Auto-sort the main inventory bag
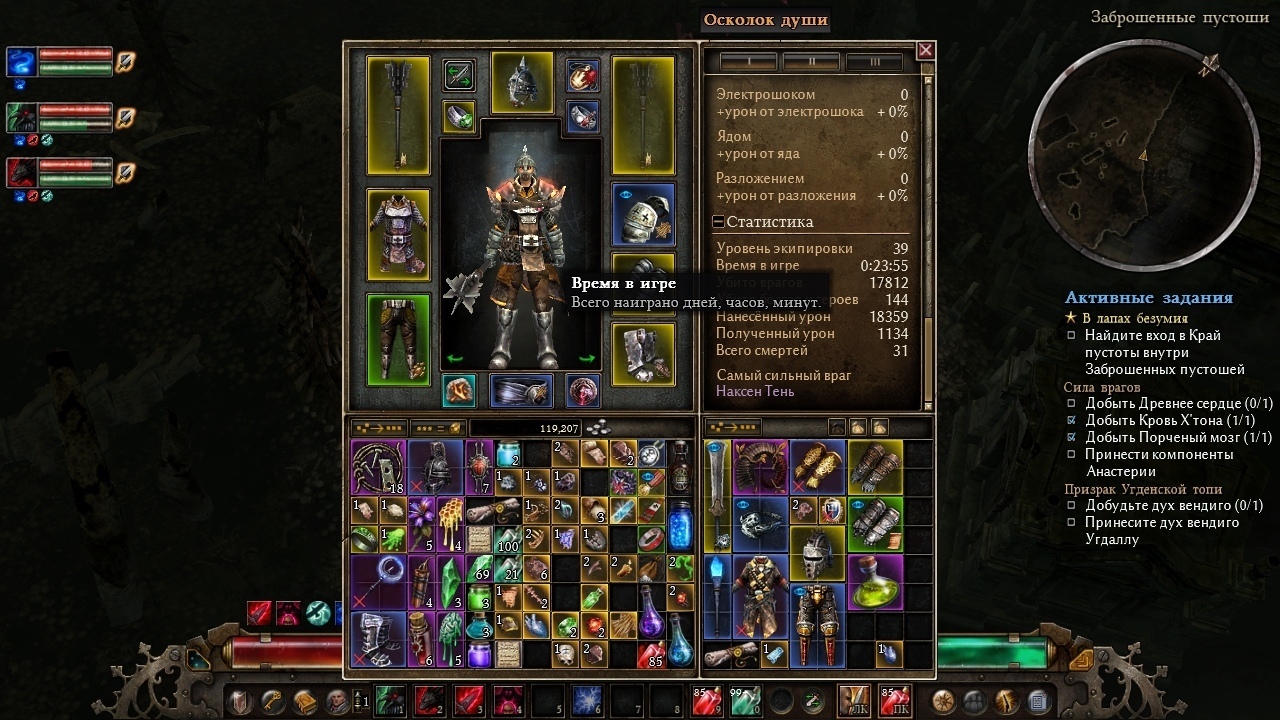This screenshot has height=720, width=1280. click(x=379, y=428)
